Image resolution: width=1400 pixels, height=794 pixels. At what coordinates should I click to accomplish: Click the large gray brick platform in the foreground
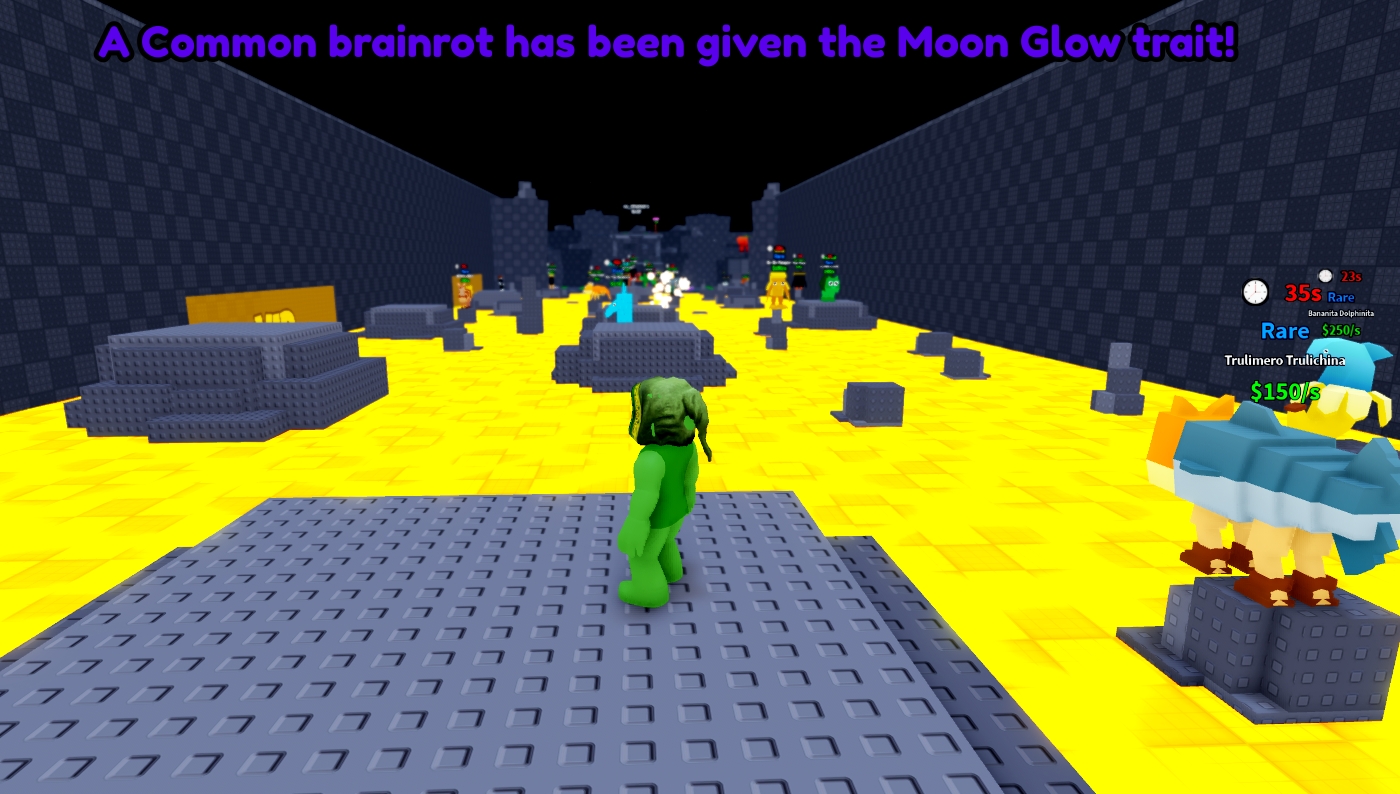tap(400, 650)
